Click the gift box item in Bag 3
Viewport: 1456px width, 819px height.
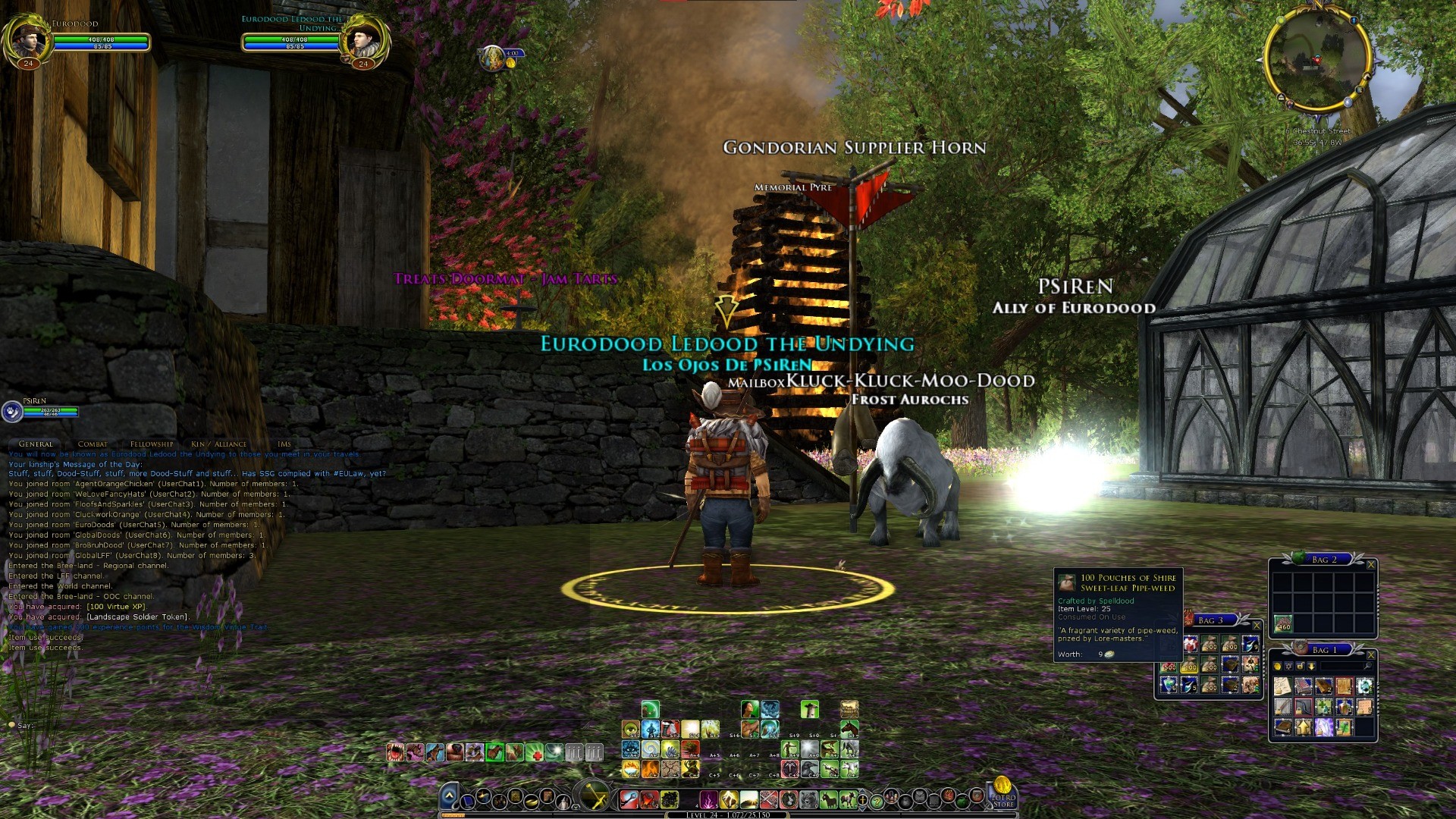click(1190, 645)
